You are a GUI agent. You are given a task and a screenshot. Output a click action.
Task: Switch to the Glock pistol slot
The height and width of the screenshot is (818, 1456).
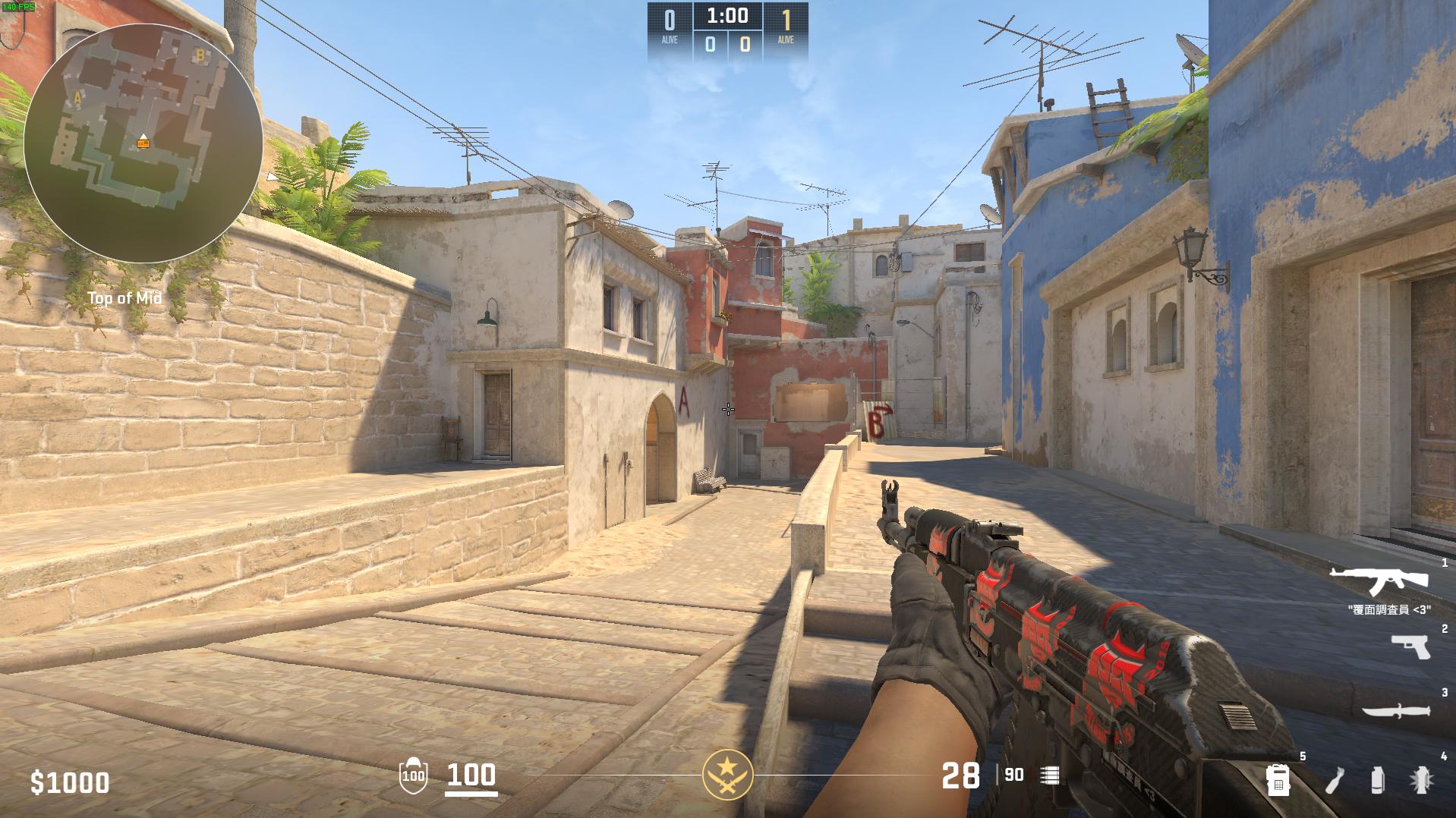coord(1410,647)
